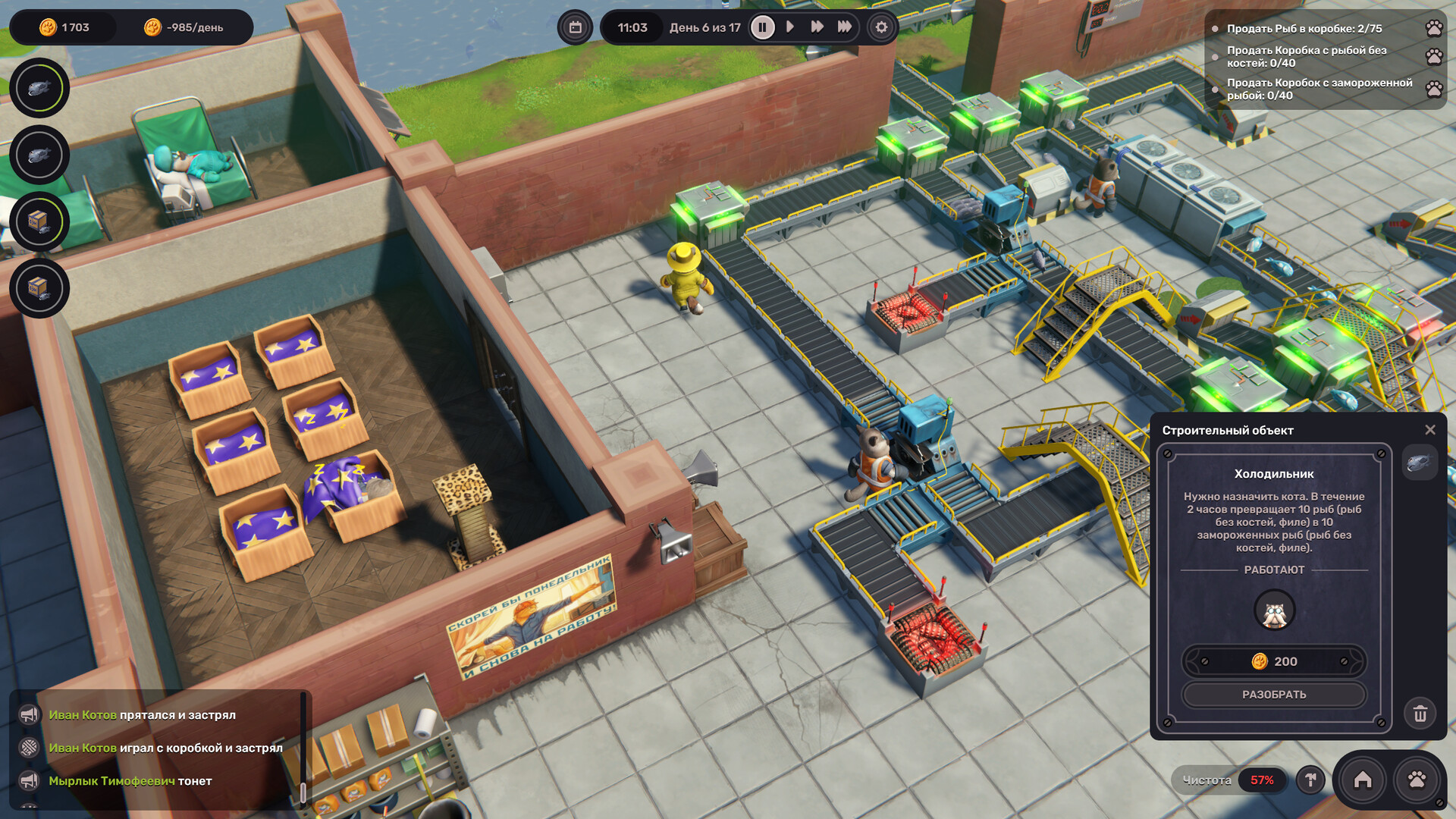
Task: Pause the game time
Action: 762,28
